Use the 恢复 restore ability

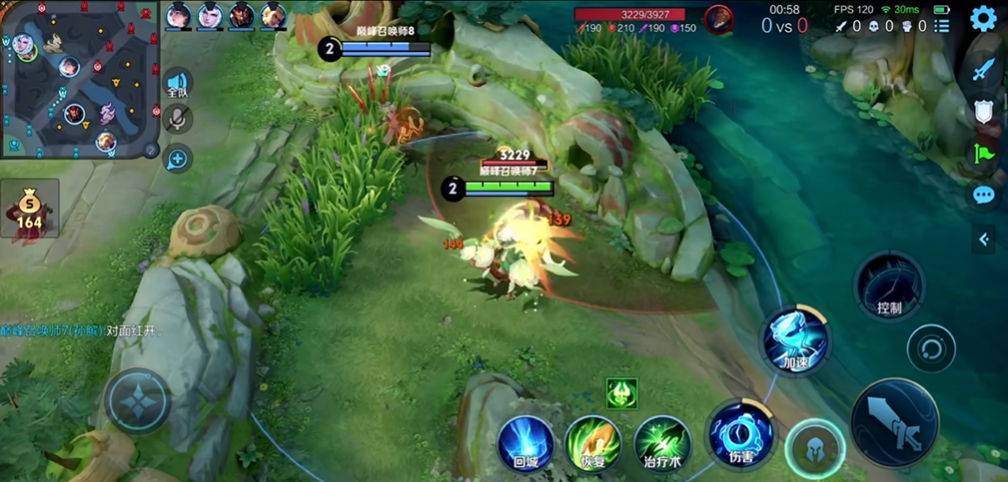click(x=593, y=444)
